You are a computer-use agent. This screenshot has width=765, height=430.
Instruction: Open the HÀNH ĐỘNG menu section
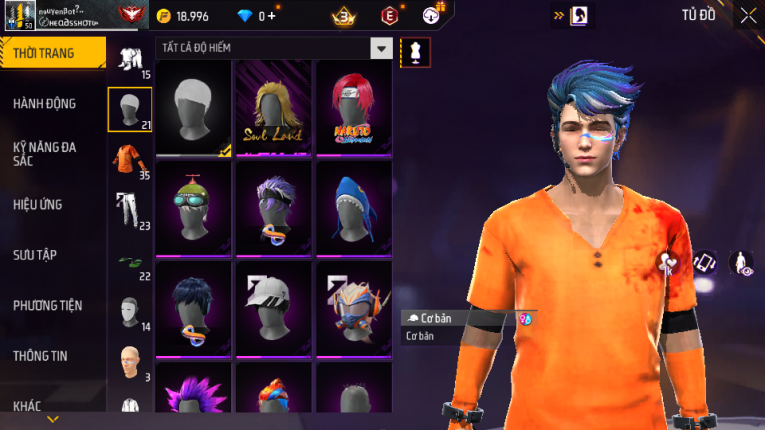click(x=45, y=103)
